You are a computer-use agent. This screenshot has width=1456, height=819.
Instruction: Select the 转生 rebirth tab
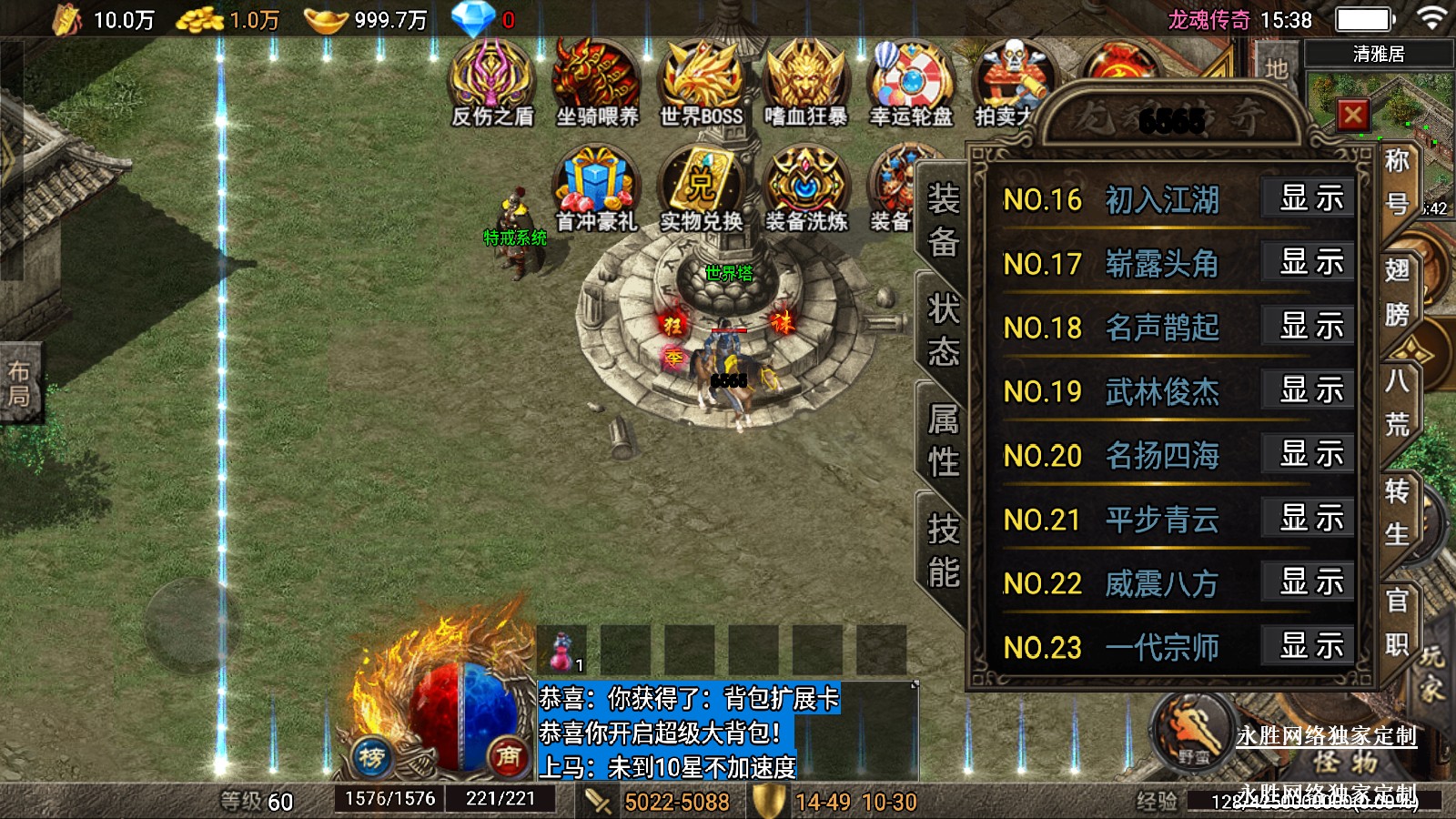click(1397, 513)
